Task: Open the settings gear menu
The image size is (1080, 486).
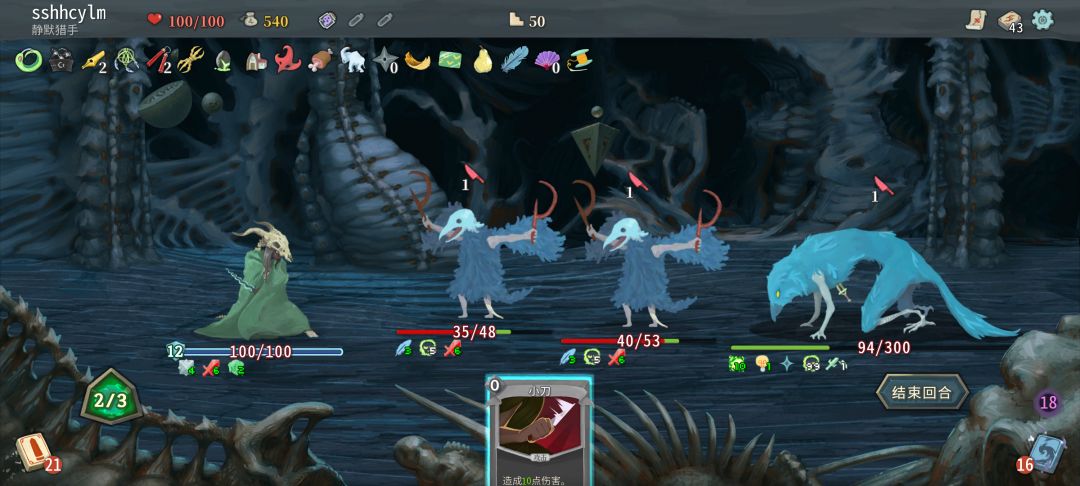Action: coord(1043,19)
